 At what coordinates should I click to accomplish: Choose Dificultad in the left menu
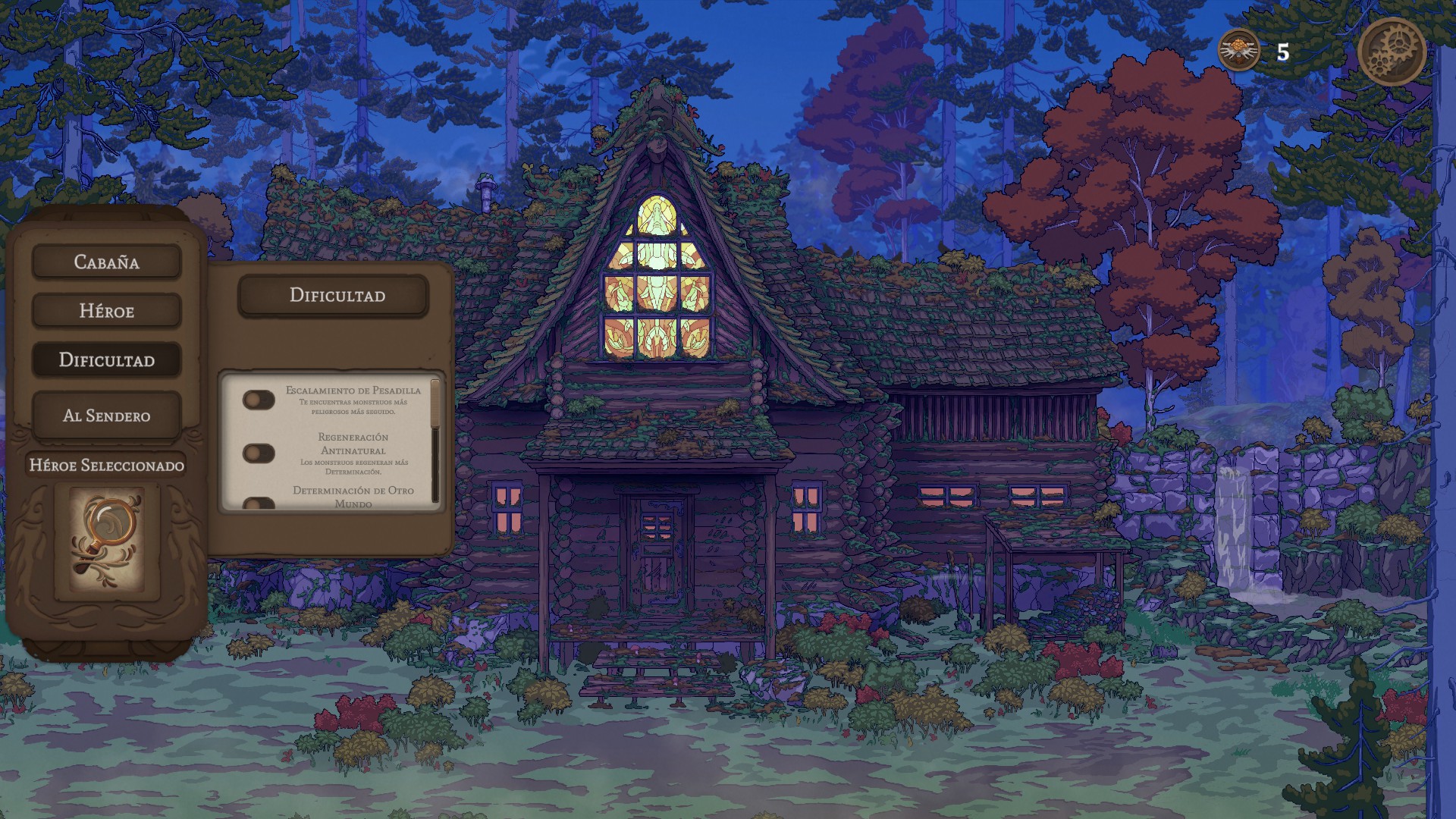[106, 360]
